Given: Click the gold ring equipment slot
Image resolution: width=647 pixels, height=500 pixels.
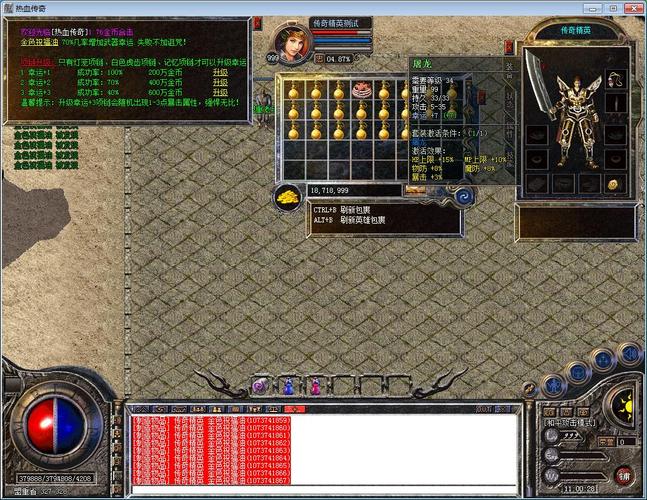Looking at the screenshot, I should pyautogui.click(x=613, y=183).
